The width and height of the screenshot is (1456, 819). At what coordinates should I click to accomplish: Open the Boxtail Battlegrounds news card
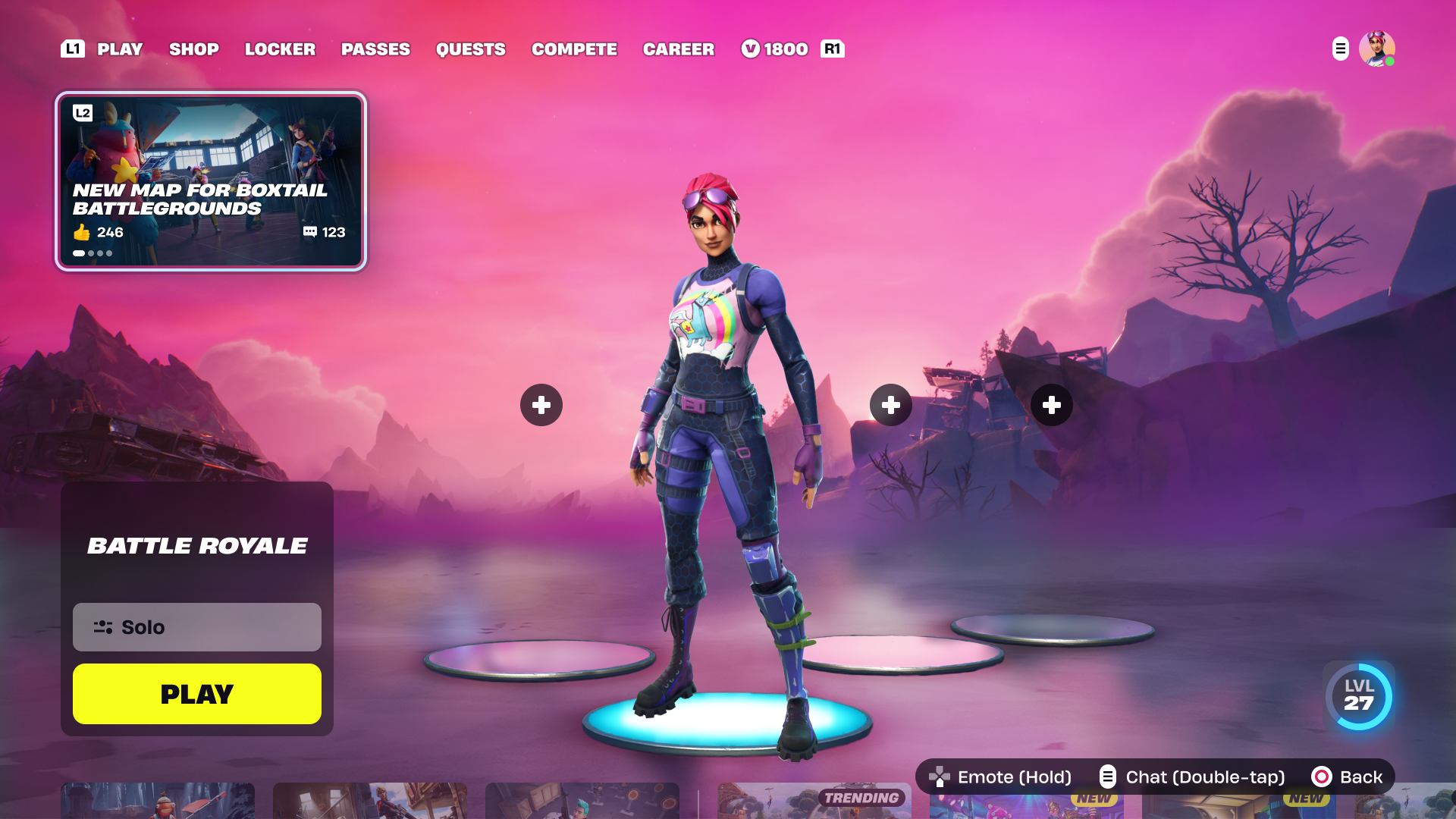211,181
